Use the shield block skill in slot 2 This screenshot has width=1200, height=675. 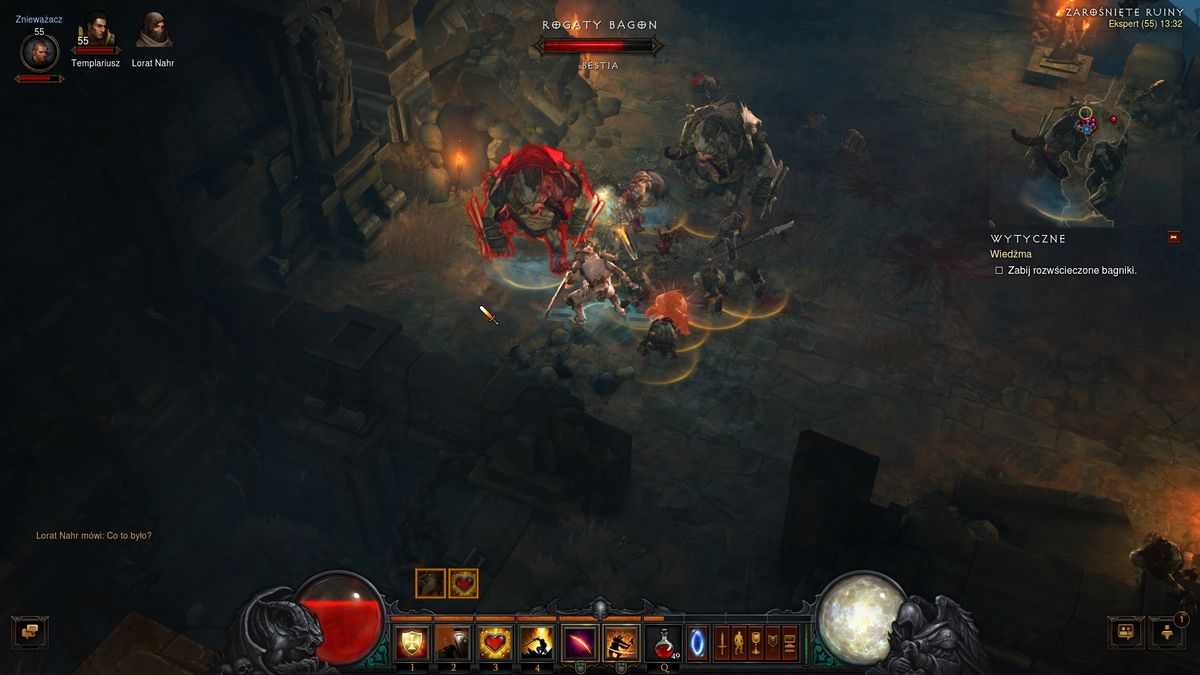click(x=453, y=642)
